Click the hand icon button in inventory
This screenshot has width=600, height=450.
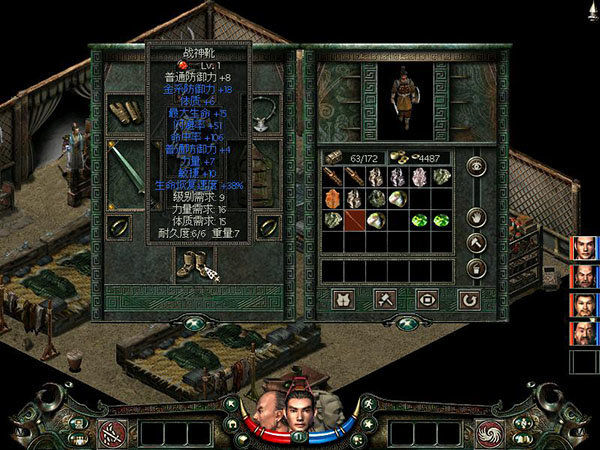[x=476, y=215]
